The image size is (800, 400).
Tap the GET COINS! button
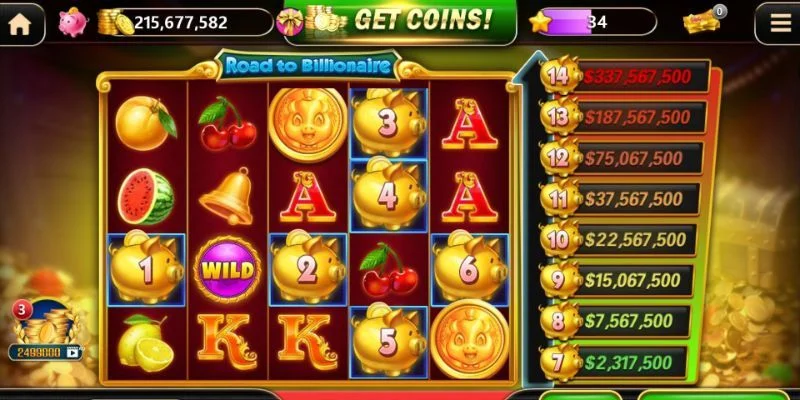(x=400, y=20)
